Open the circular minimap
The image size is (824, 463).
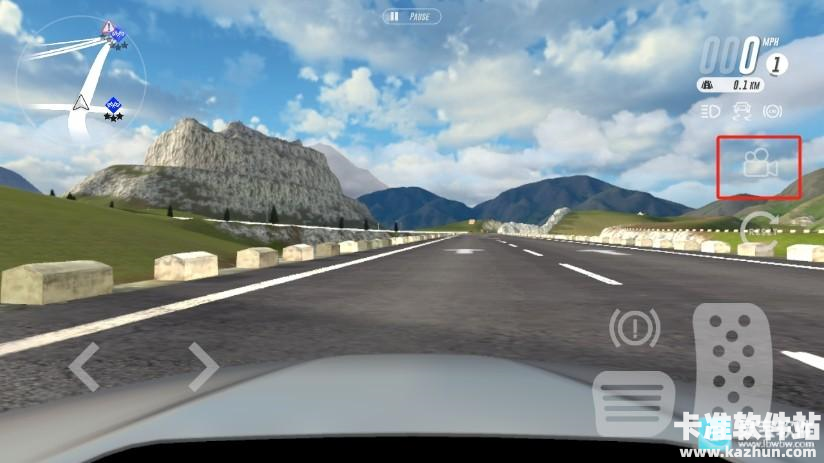(x=82, y=82)
